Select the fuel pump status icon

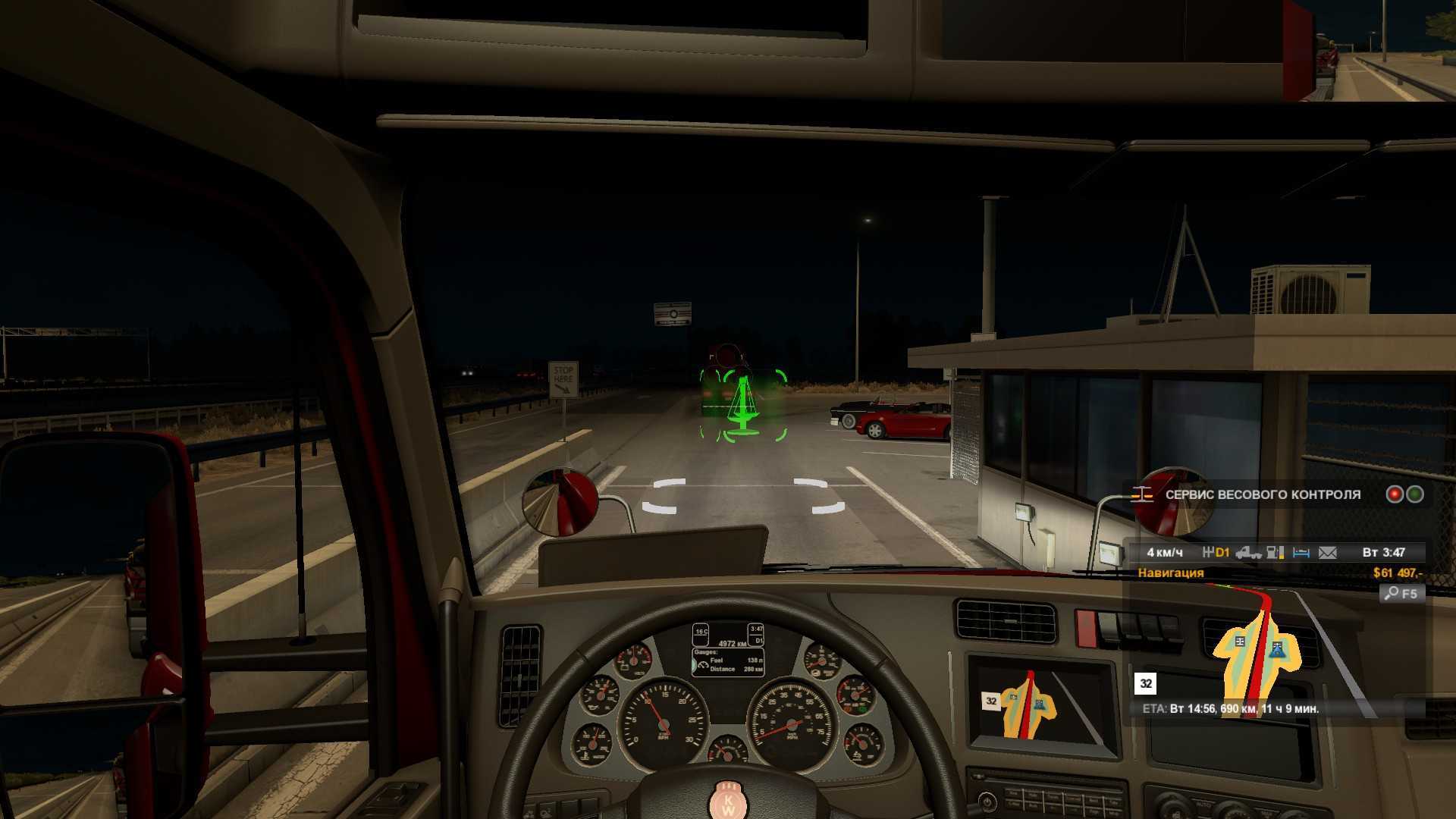pyautogui.click(x=1276, y=553)
